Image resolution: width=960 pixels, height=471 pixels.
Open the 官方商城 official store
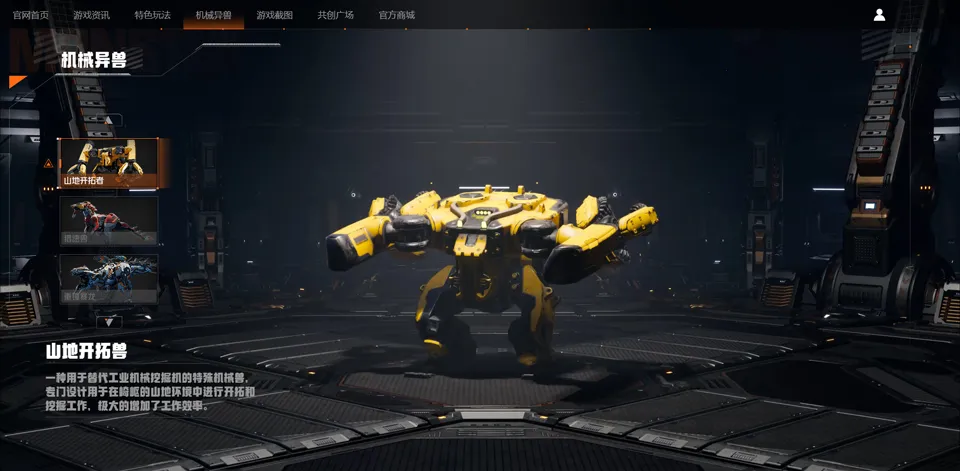click(x=396, y=15)
